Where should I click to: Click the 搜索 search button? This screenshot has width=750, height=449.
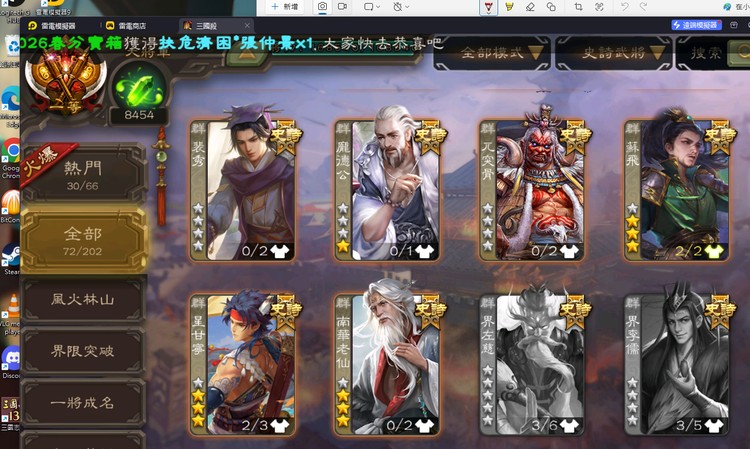pyautogui.click(x=711, y=53)
